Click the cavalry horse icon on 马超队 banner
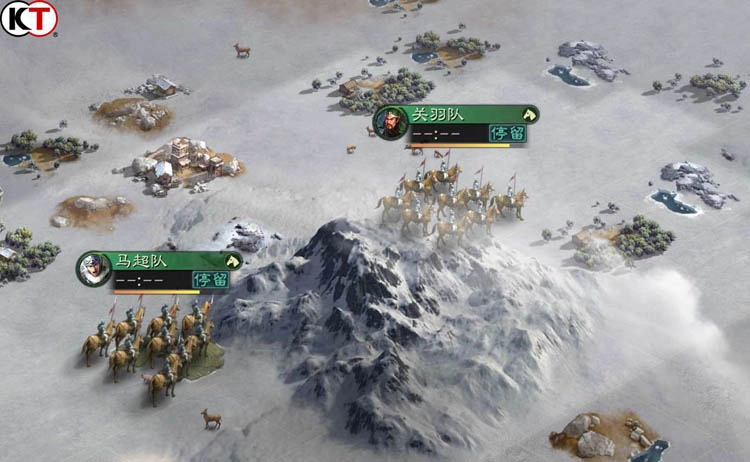 [233, 261]
